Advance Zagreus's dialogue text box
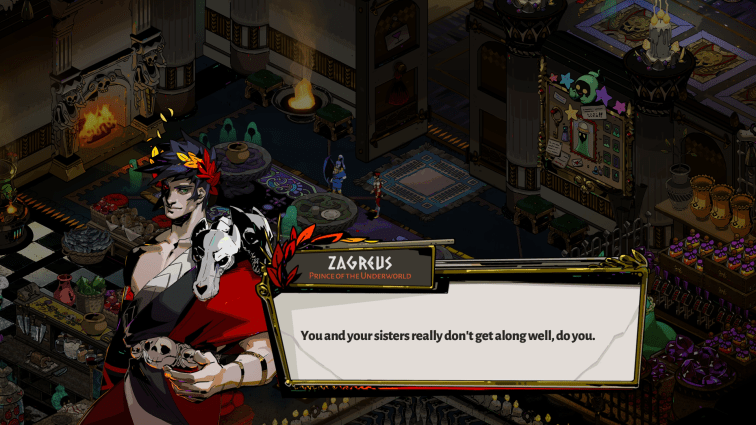The width and height of the screenshot is (756, 425). pos(455,334)
